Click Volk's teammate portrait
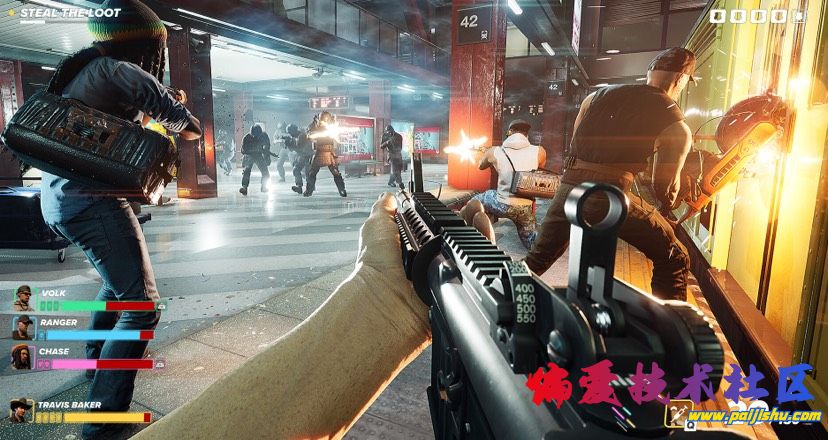This screenshot has width=828, height=440. tap(23, 298)
